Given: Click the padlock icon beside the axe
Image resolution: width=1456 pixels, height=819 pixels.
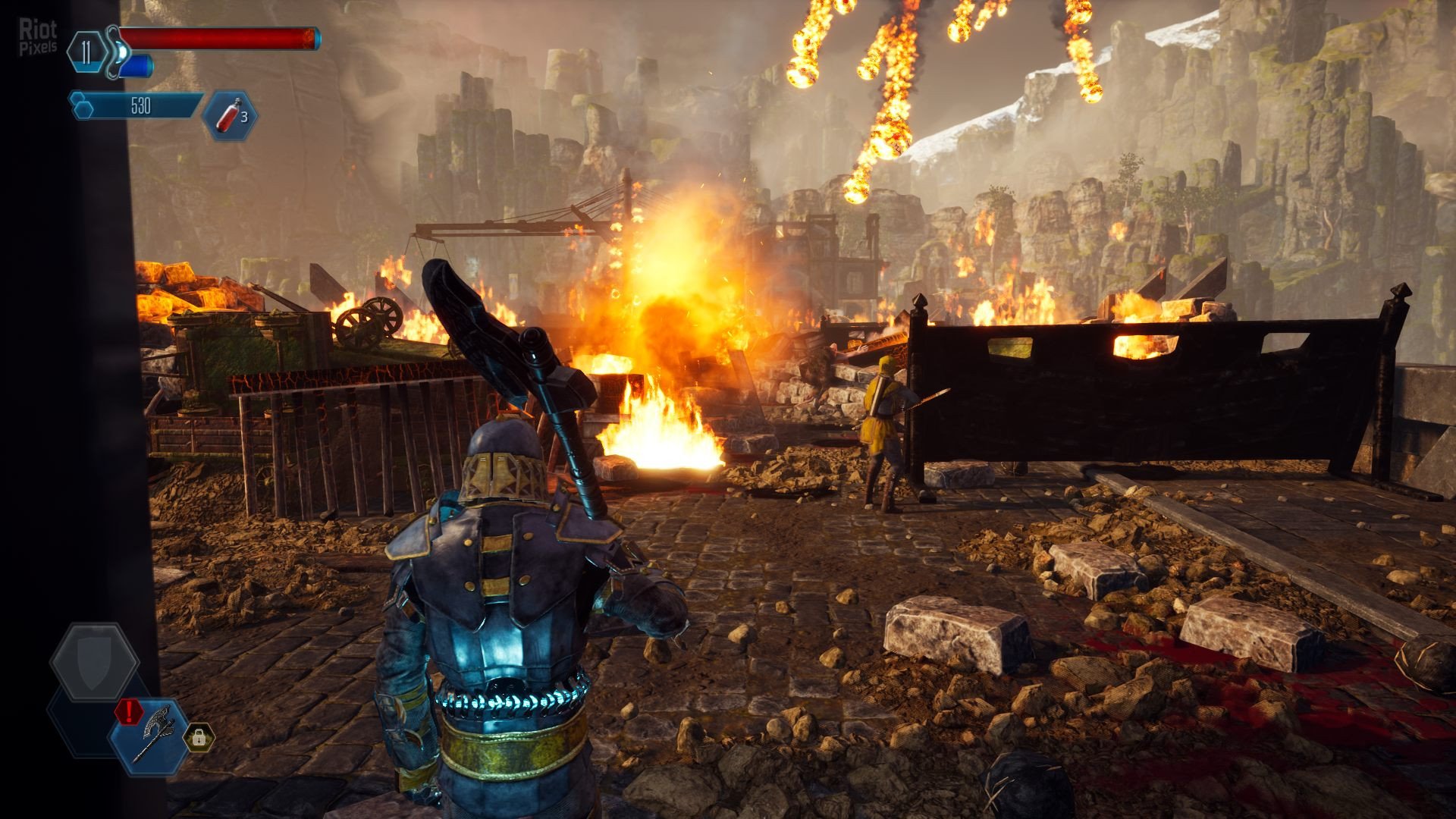Looking at the screenshot, I should [x=199, y=736].
